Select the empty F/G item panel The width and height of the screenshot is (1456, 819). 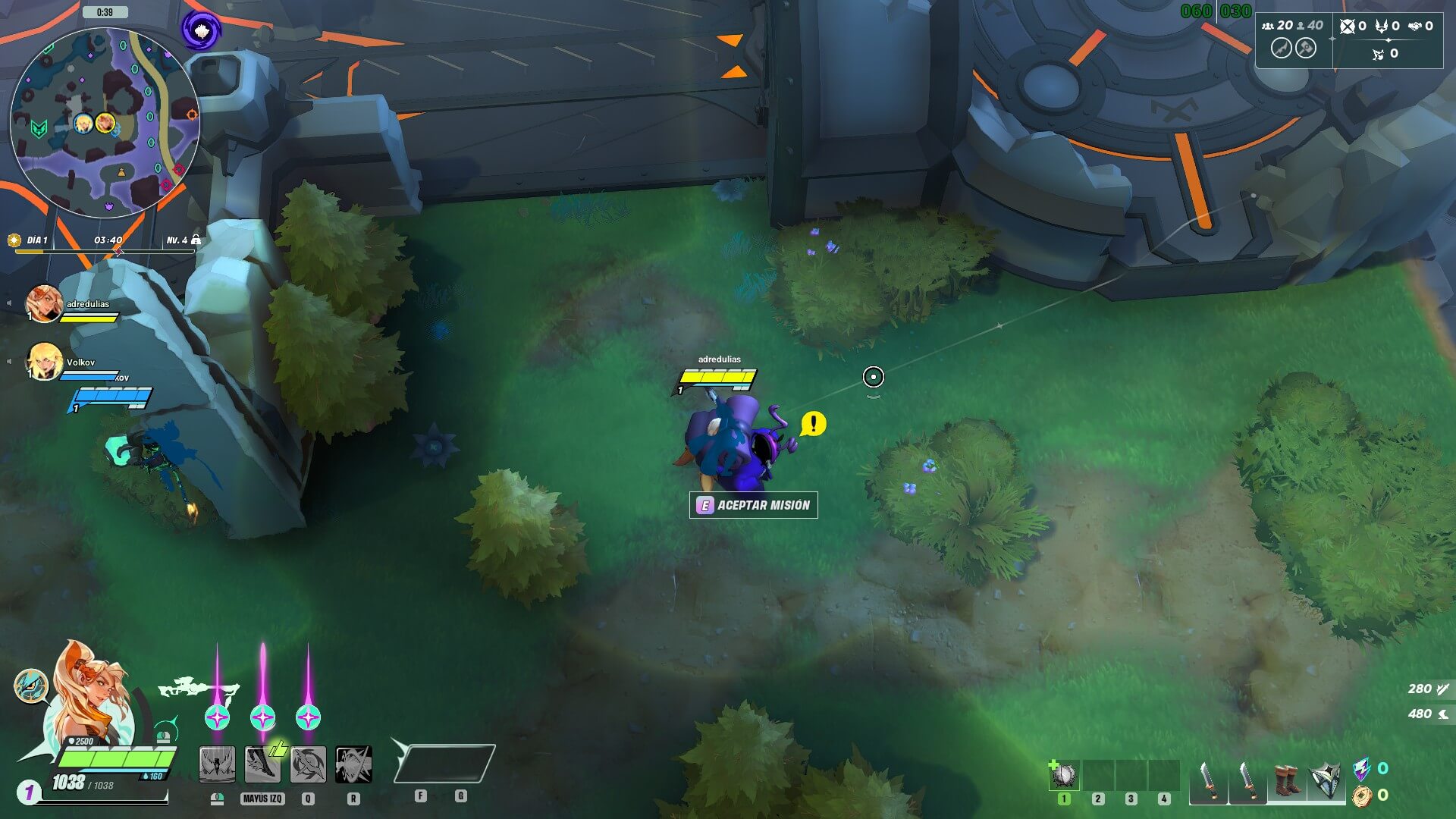pyautogui.click(x=444, y=763)
